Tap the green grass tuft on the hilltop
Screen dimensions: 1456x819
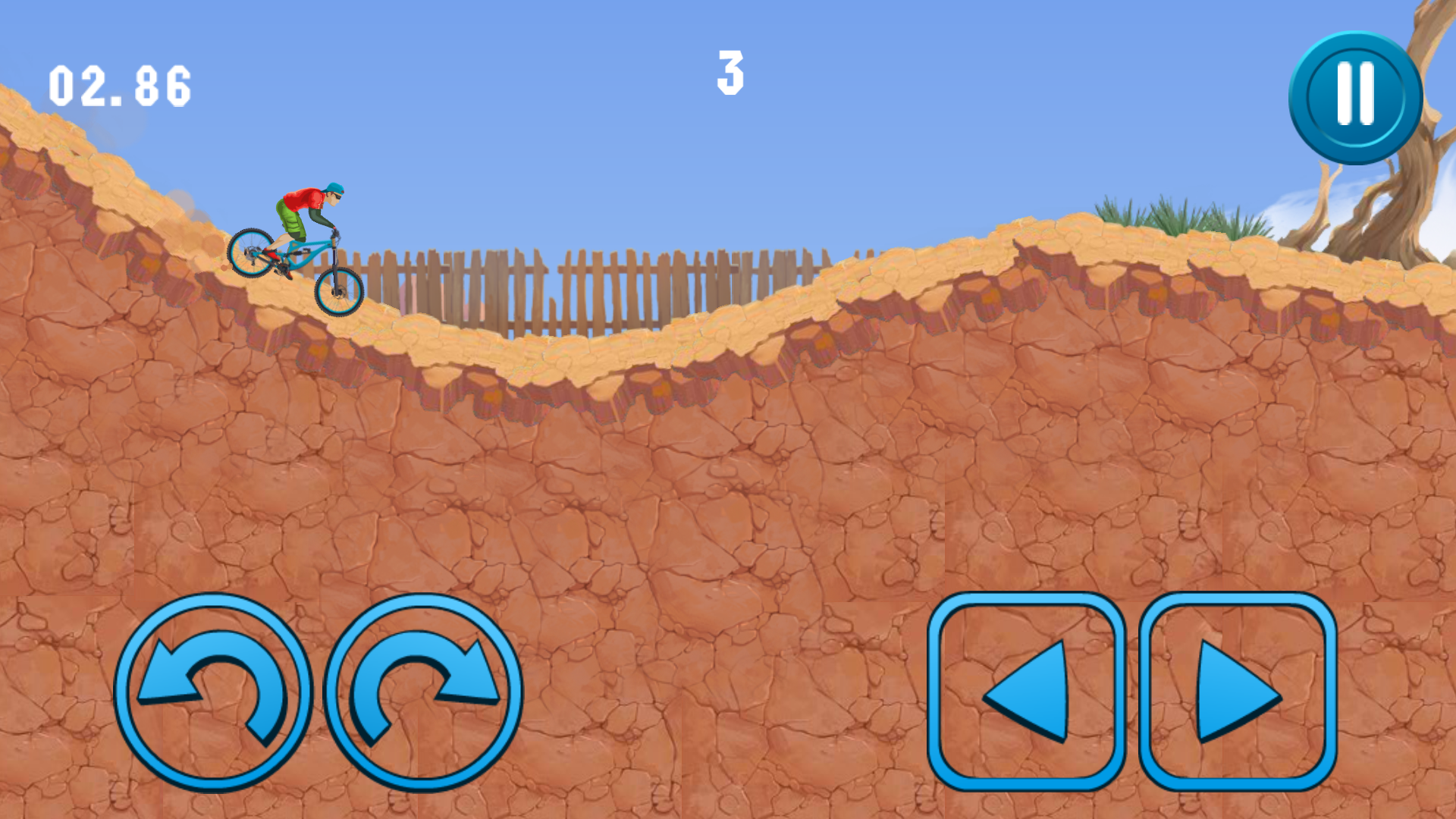coord(1160,212)
